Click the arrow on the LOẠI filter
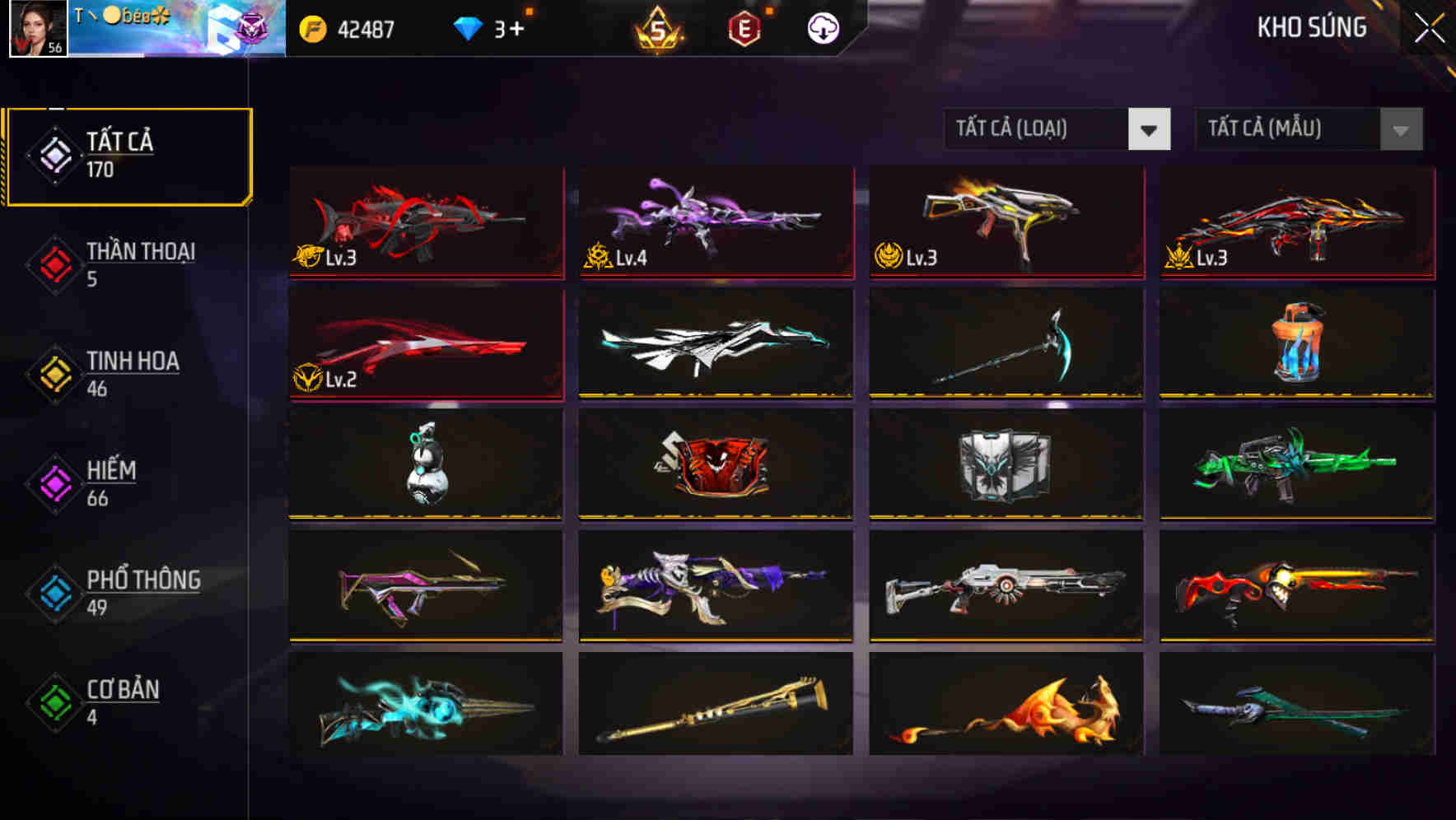 (1150, 129)
